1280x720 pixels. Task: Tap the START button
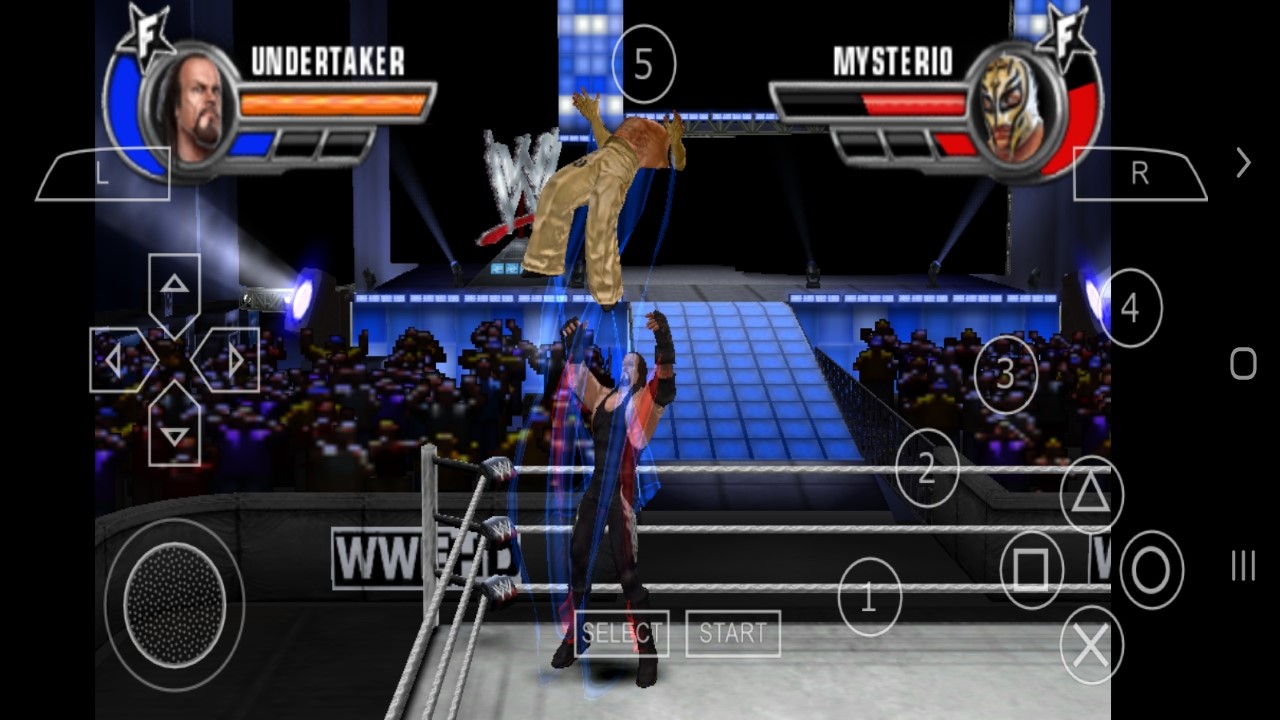coord(733,633)
